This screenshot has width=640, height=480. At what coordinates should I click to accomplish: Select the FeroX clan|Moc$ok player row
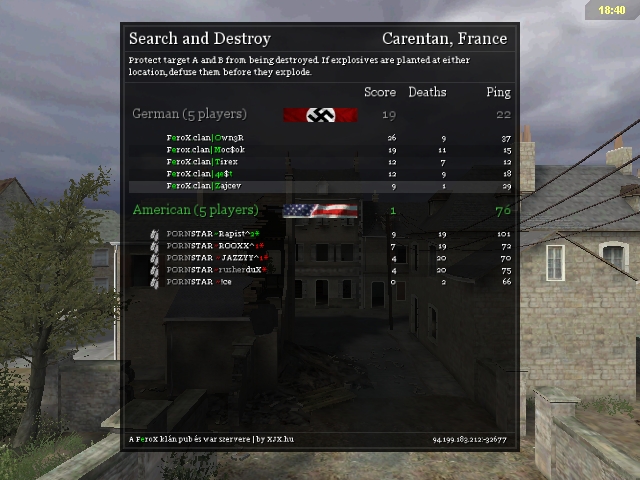pyautogui.click(x=206, y=150)
